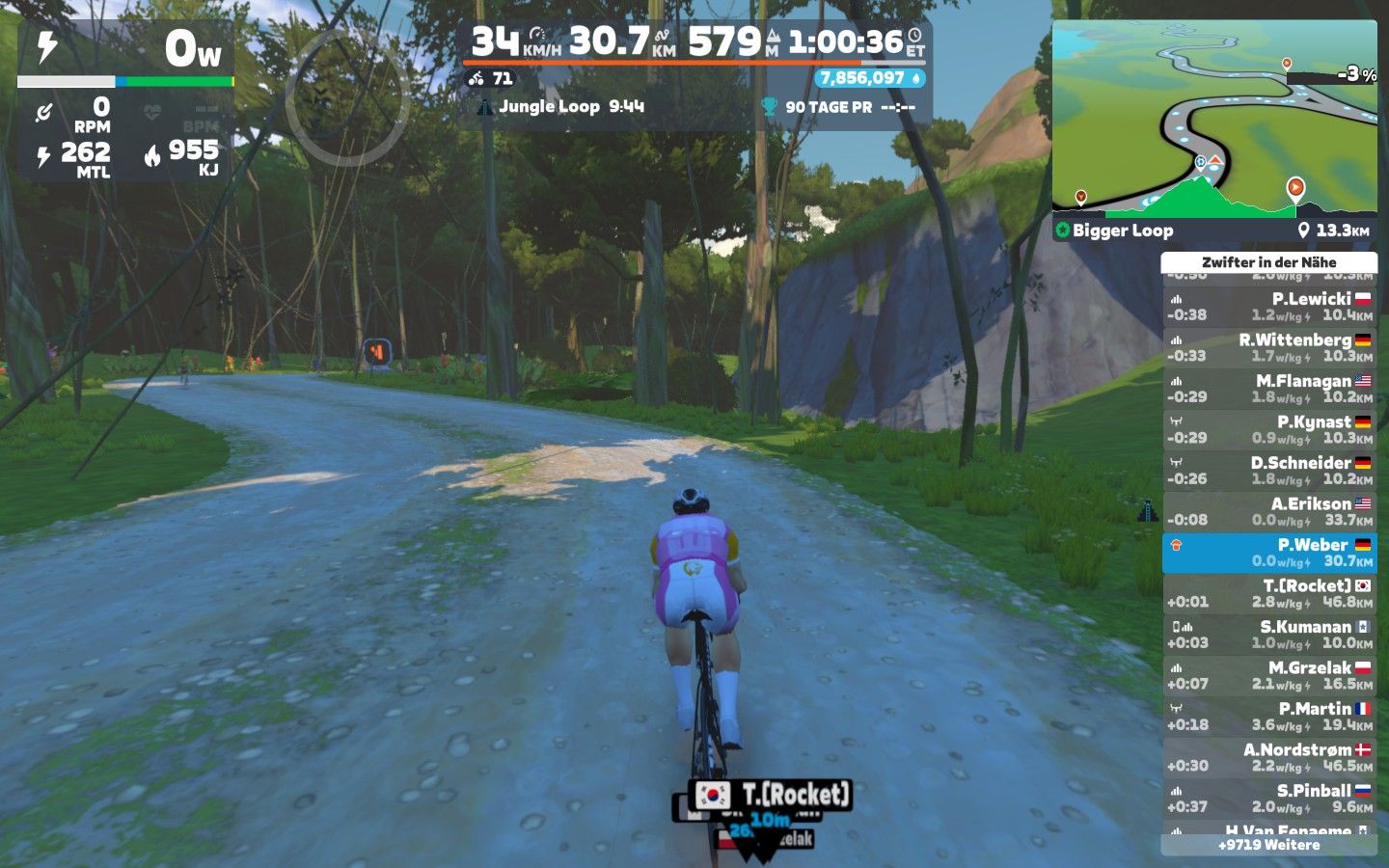Click the power watt display panel
Screen dimensions: 1389x868
[x=125, y=50]
